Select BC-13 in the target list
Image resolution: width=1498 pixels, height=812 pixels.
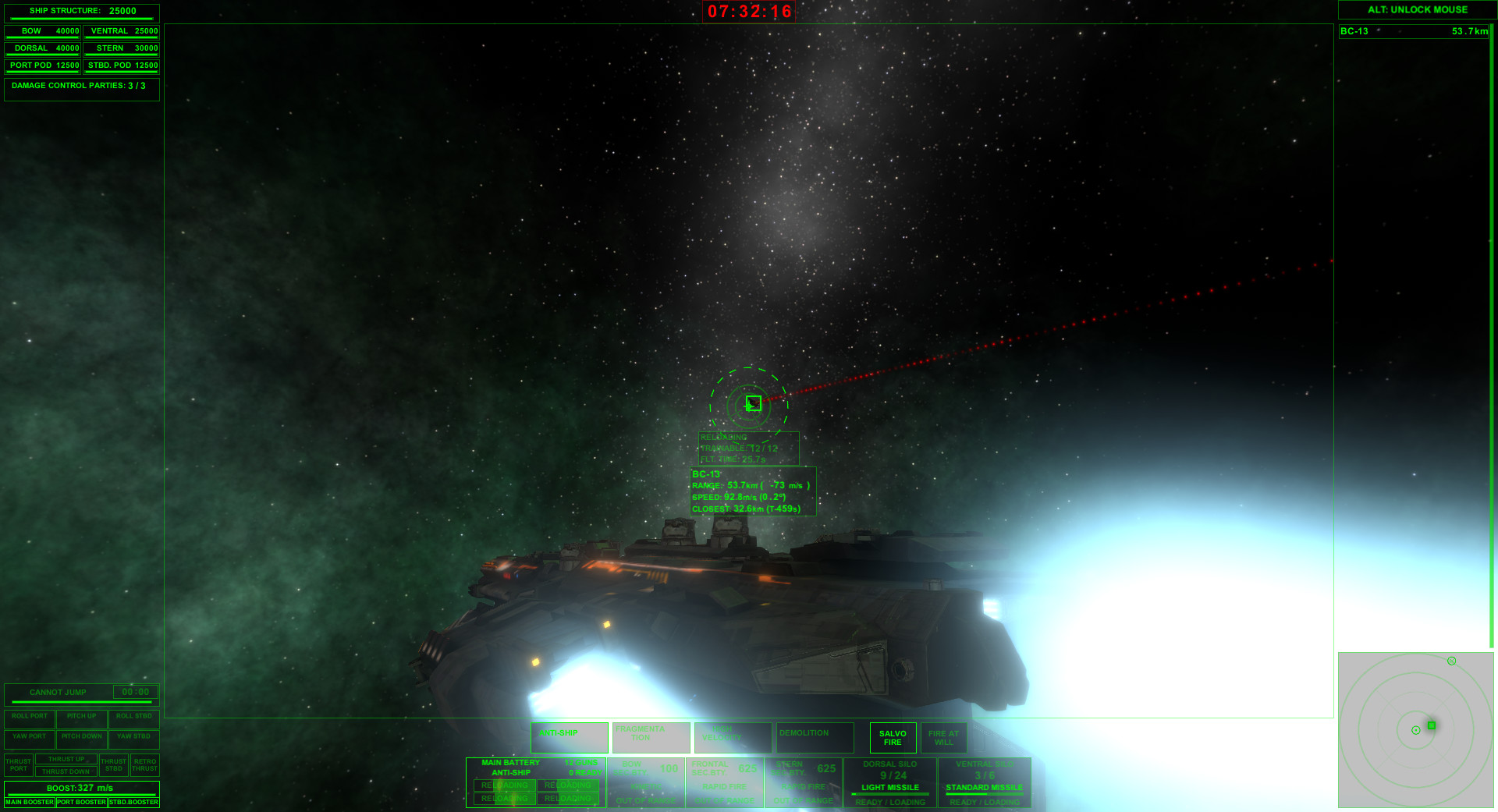point(1412,32)
